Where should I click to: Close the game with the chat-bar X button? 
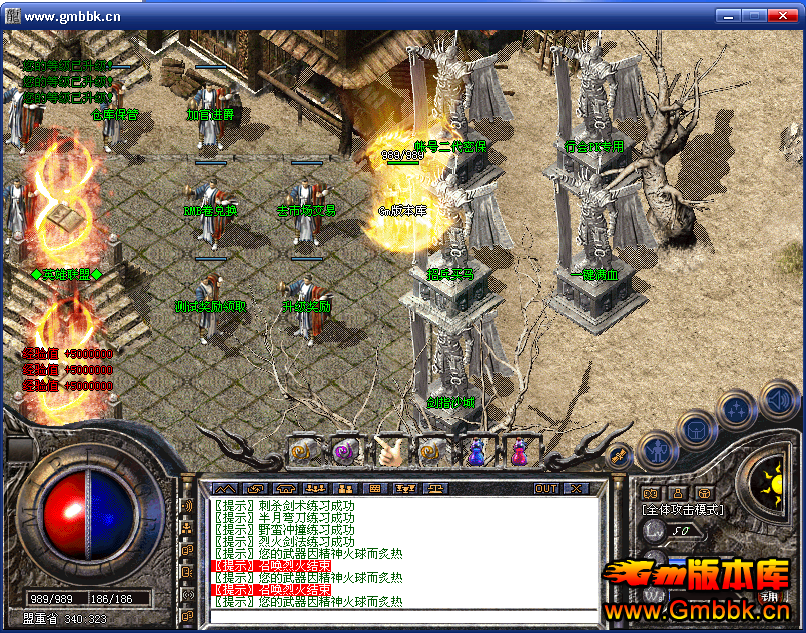coord(576,488)
